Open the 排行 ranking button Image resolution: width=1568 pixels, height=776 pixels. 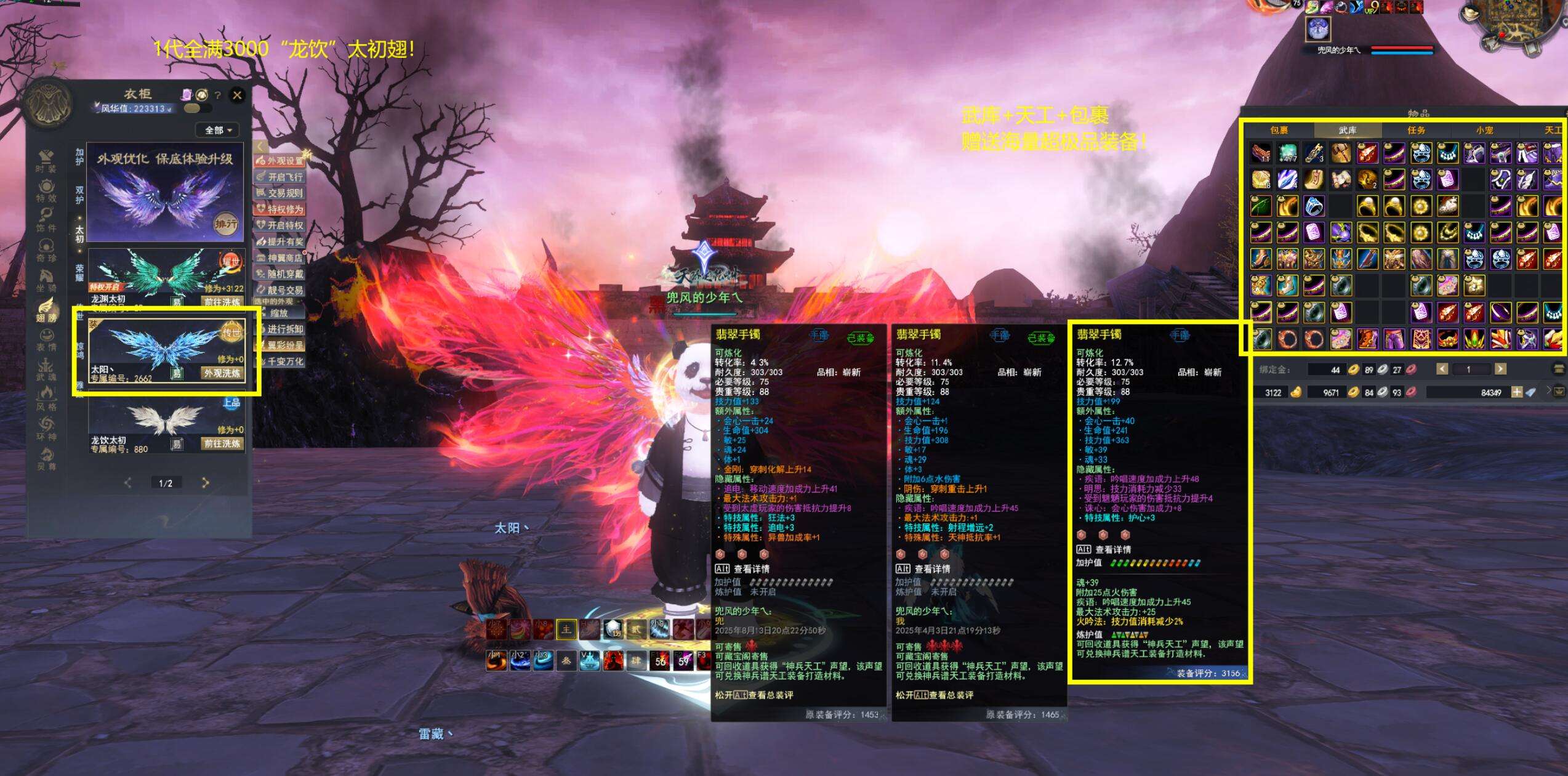pos(225,224)
